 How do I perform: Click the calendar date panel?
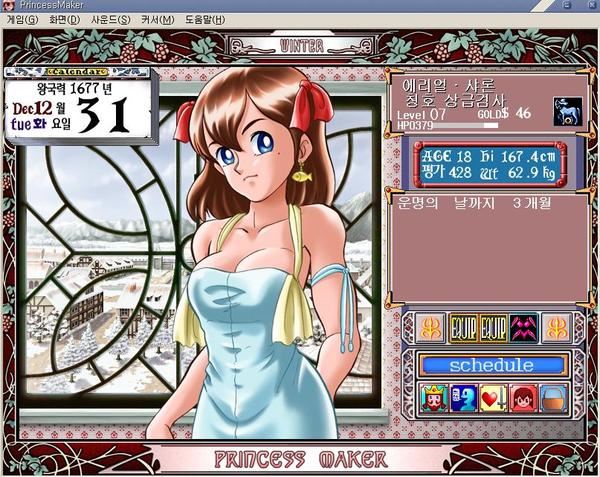coord(78,105)
